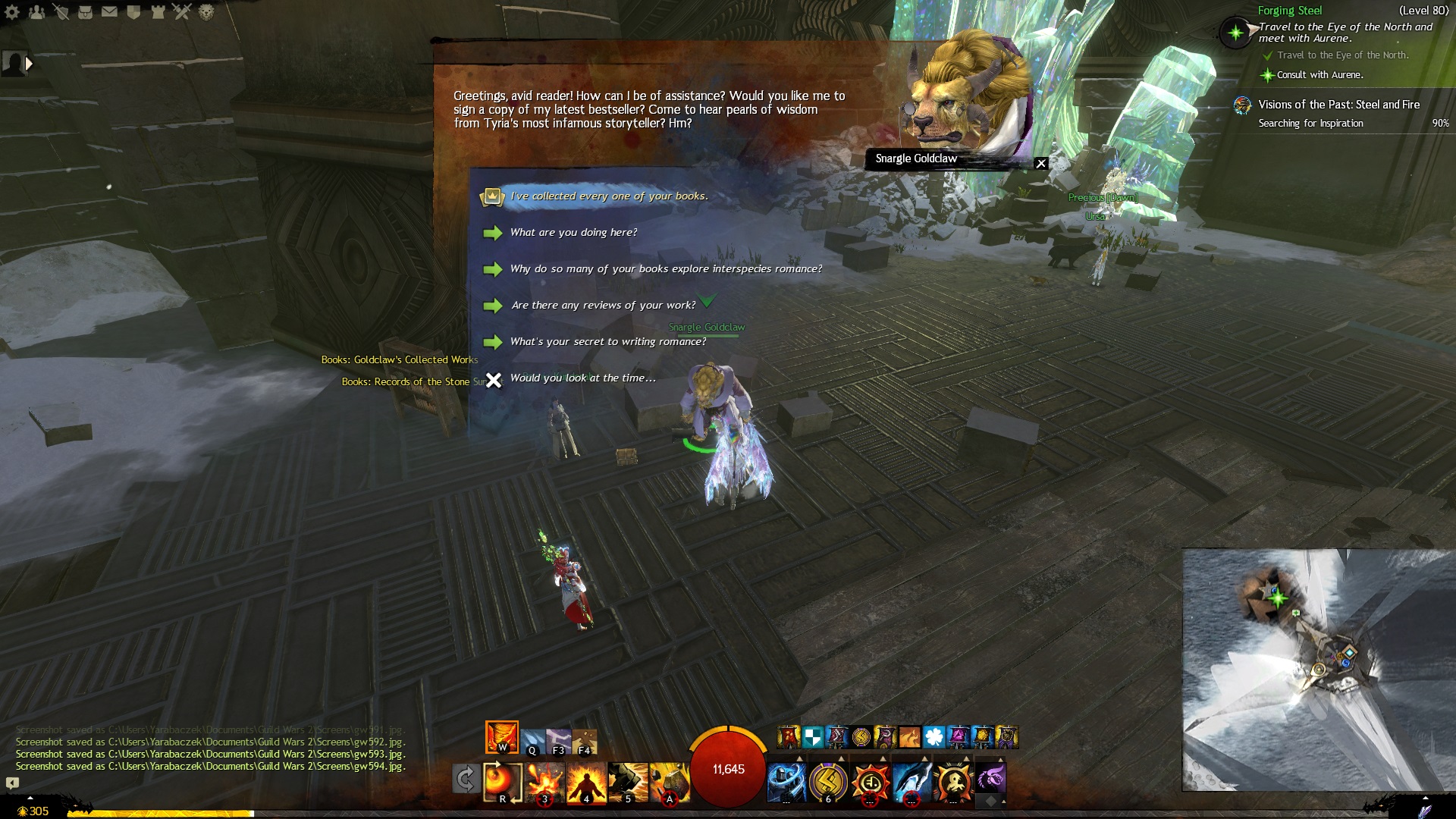Open the inventory bag icon
This screenshot has height=819, width=1456.
click(85, 12)
